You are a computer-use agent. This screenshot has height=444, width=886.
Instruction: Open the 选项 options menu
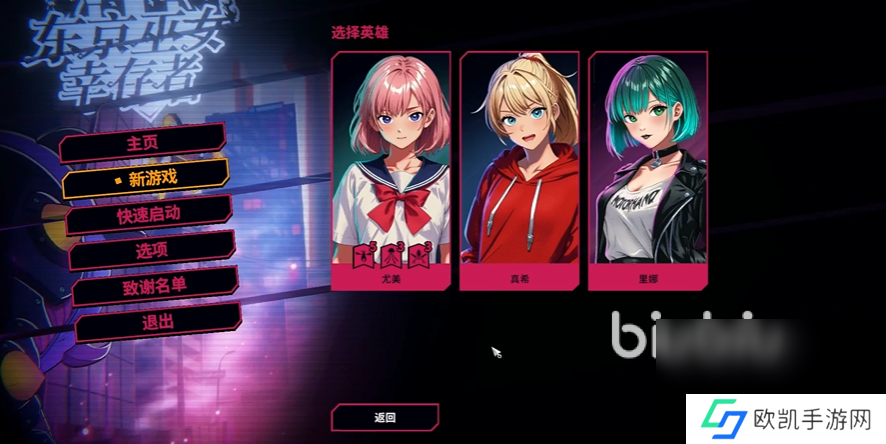[x=151, y=250]
